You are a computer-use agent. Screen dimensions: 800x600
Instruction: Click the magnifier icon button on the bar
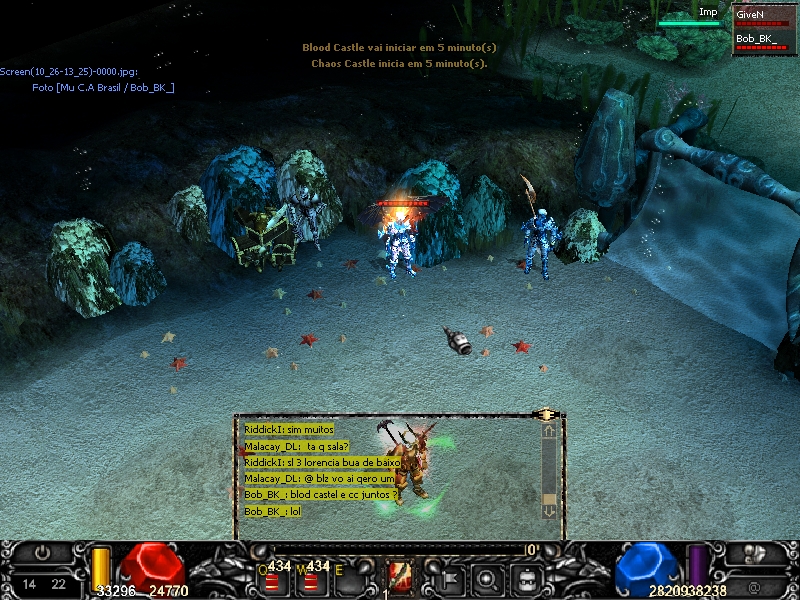click(487, 577)
